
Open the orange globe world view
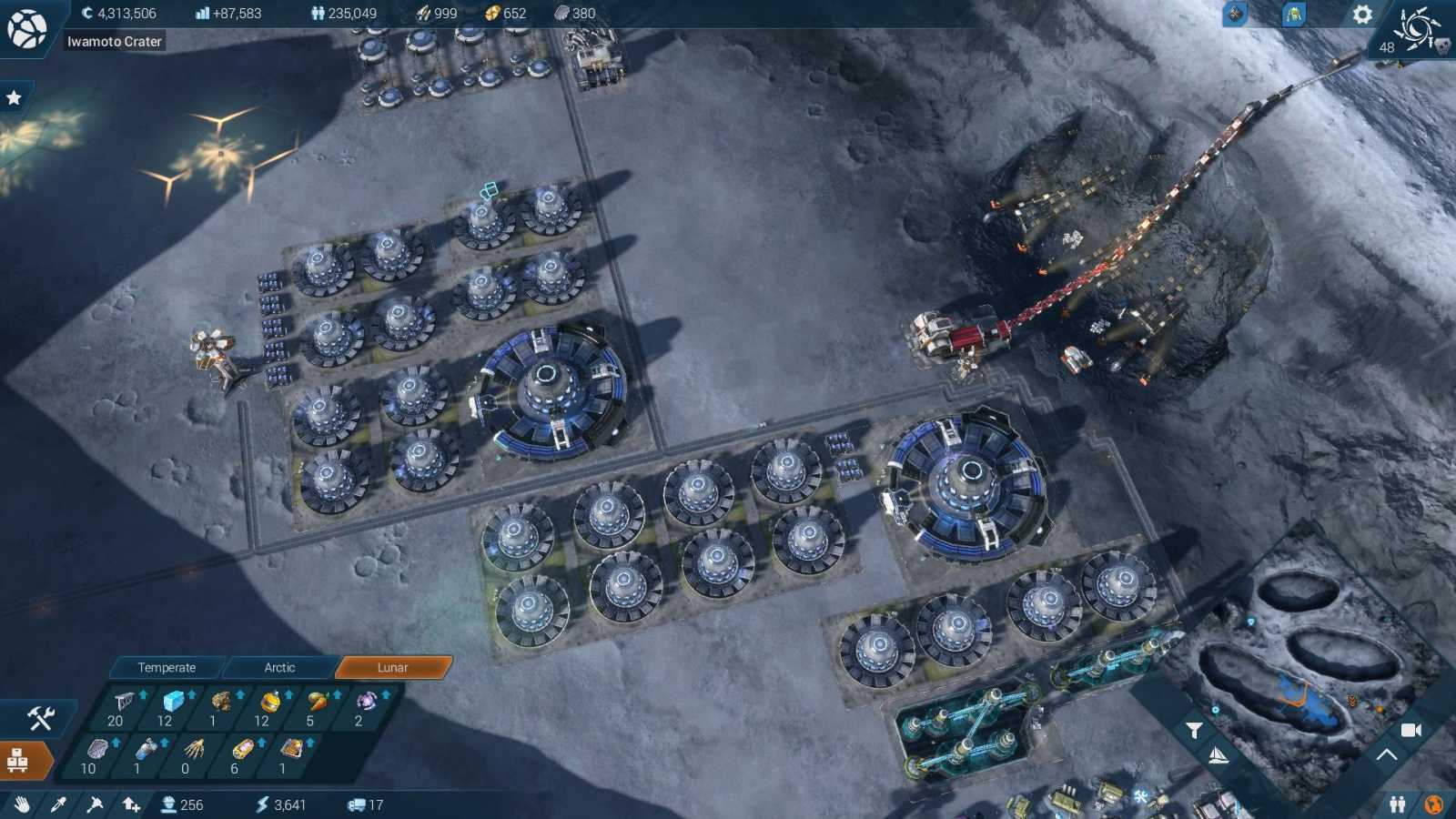[1434, 804]
